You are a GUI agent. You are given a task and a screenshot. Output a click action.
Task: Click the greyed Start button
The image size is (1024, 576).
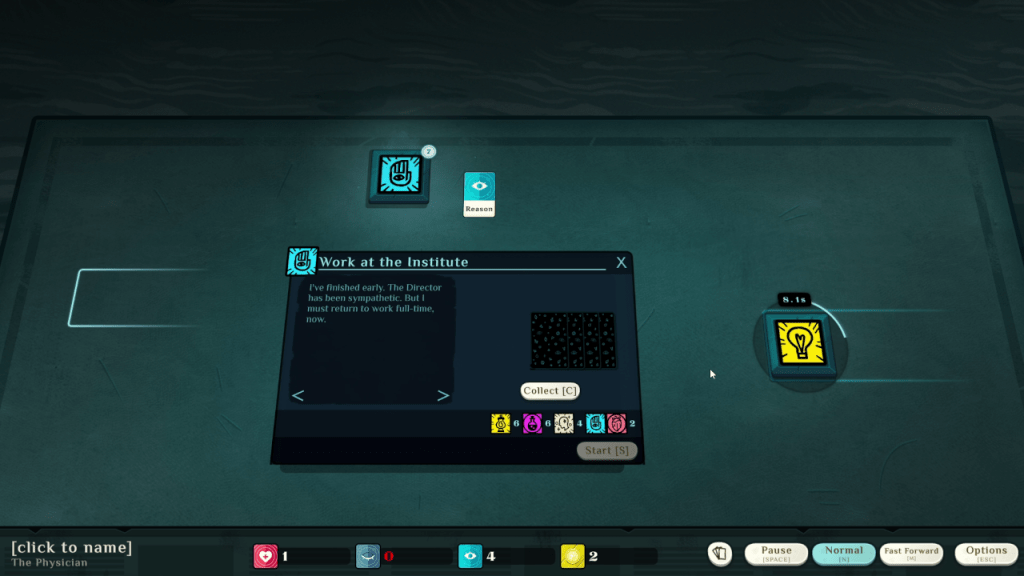point(606,451)
